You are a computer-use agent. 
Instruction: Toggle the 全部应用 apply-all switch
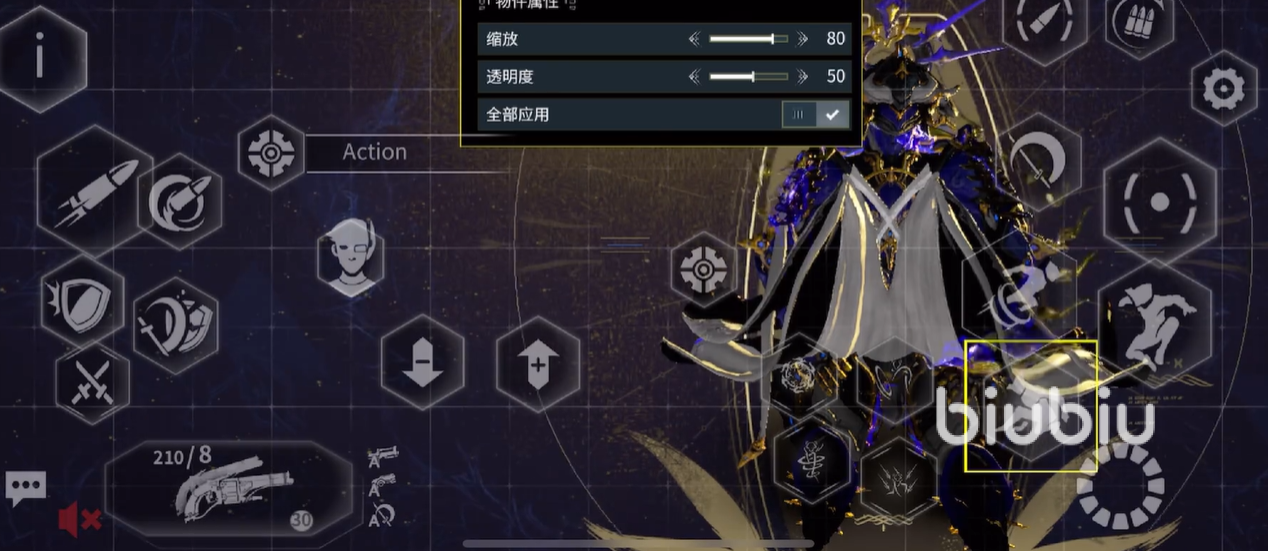pos(815,115)
